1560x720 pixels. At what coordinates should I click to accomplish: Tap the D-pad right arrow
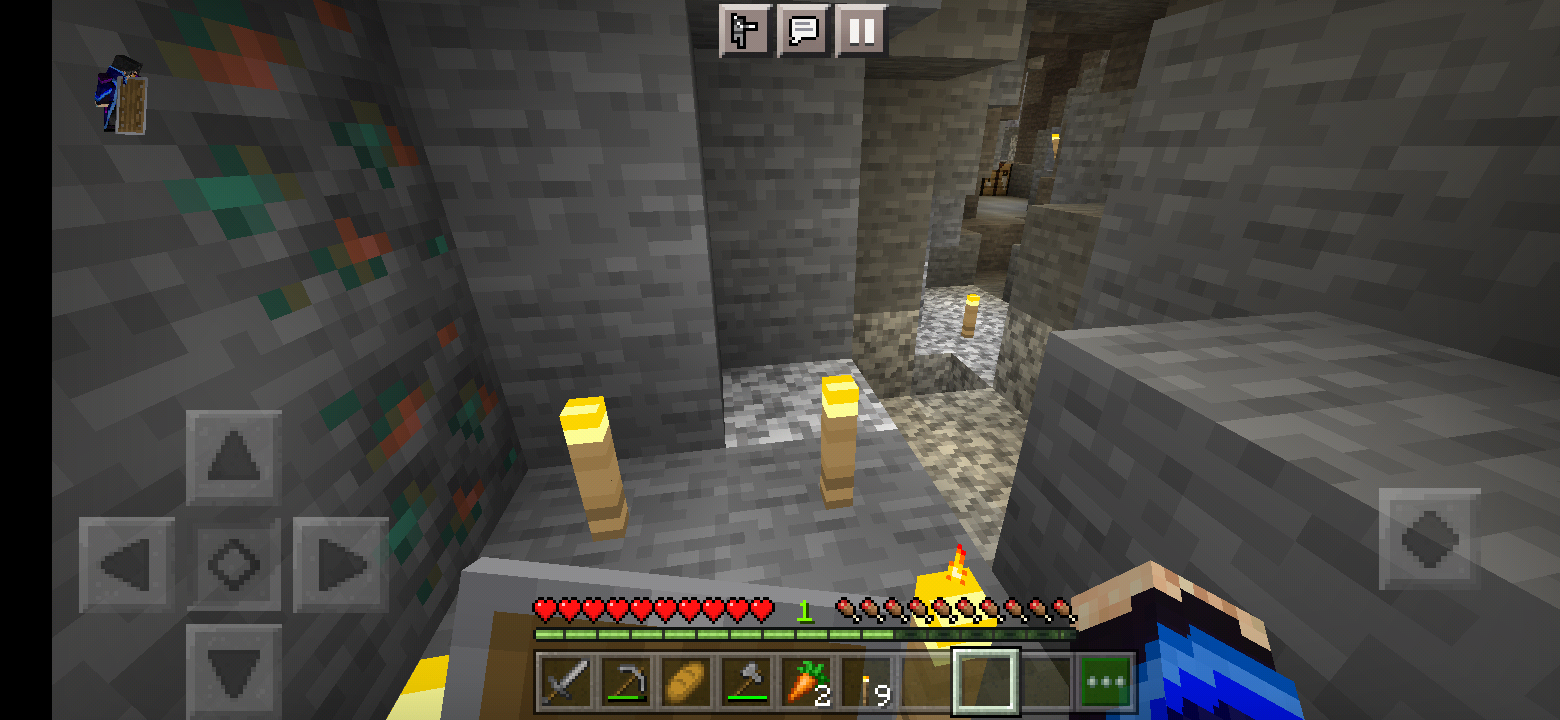(x=340, y=565)
